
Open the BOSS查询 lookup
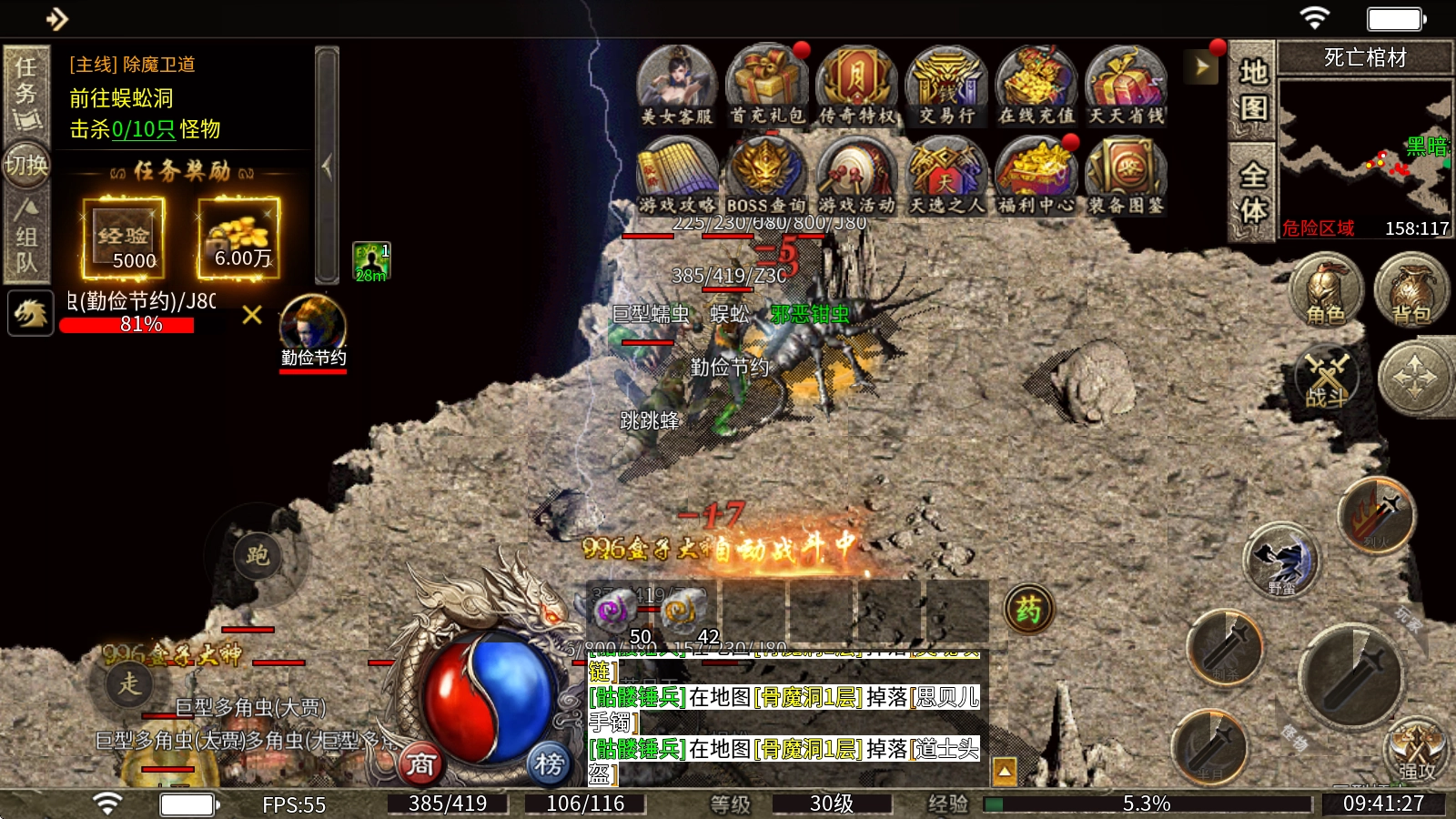[766, 176]
